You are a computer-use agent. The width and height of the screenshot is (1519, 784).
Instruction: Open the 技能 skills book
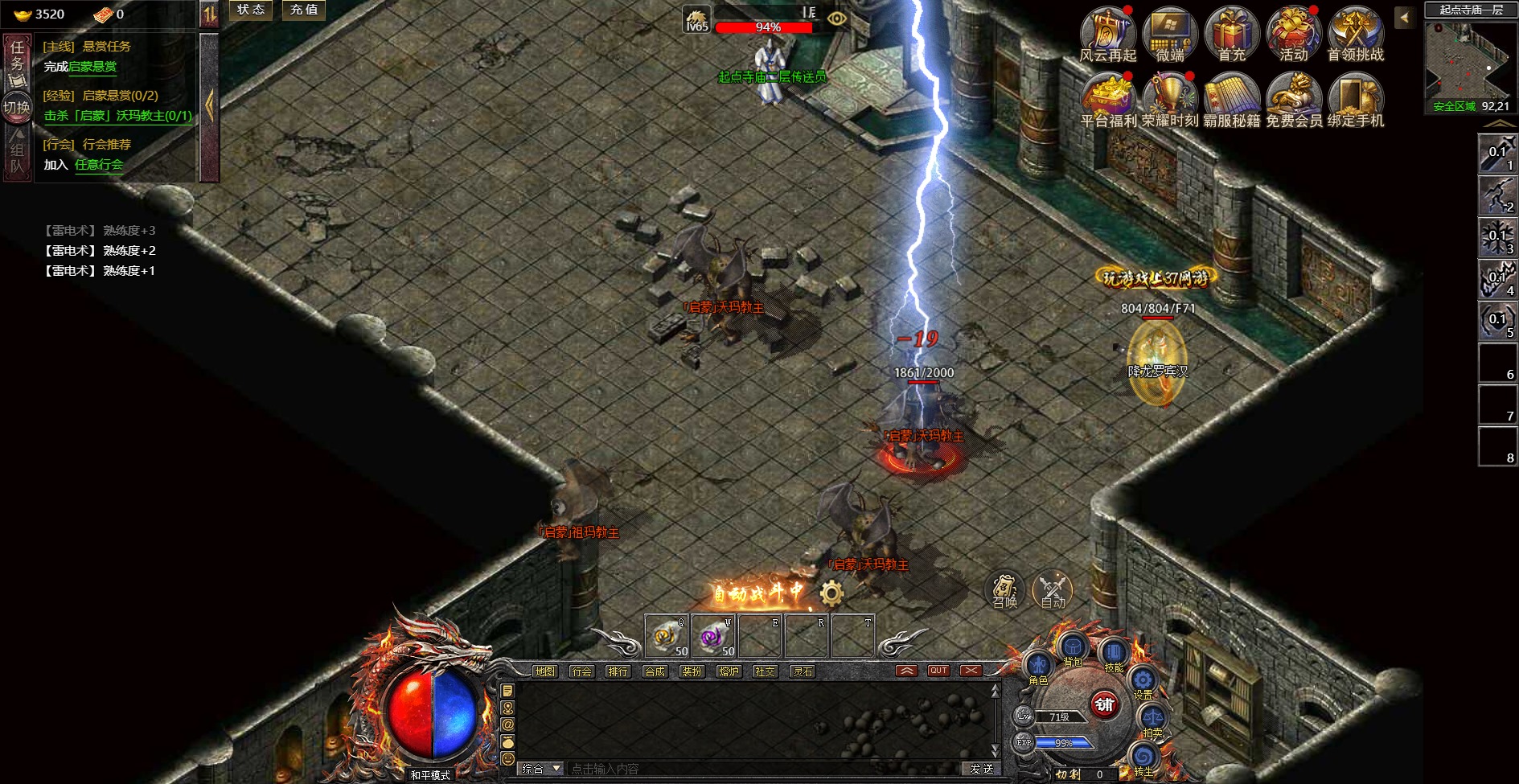(x=1114, y=652)
